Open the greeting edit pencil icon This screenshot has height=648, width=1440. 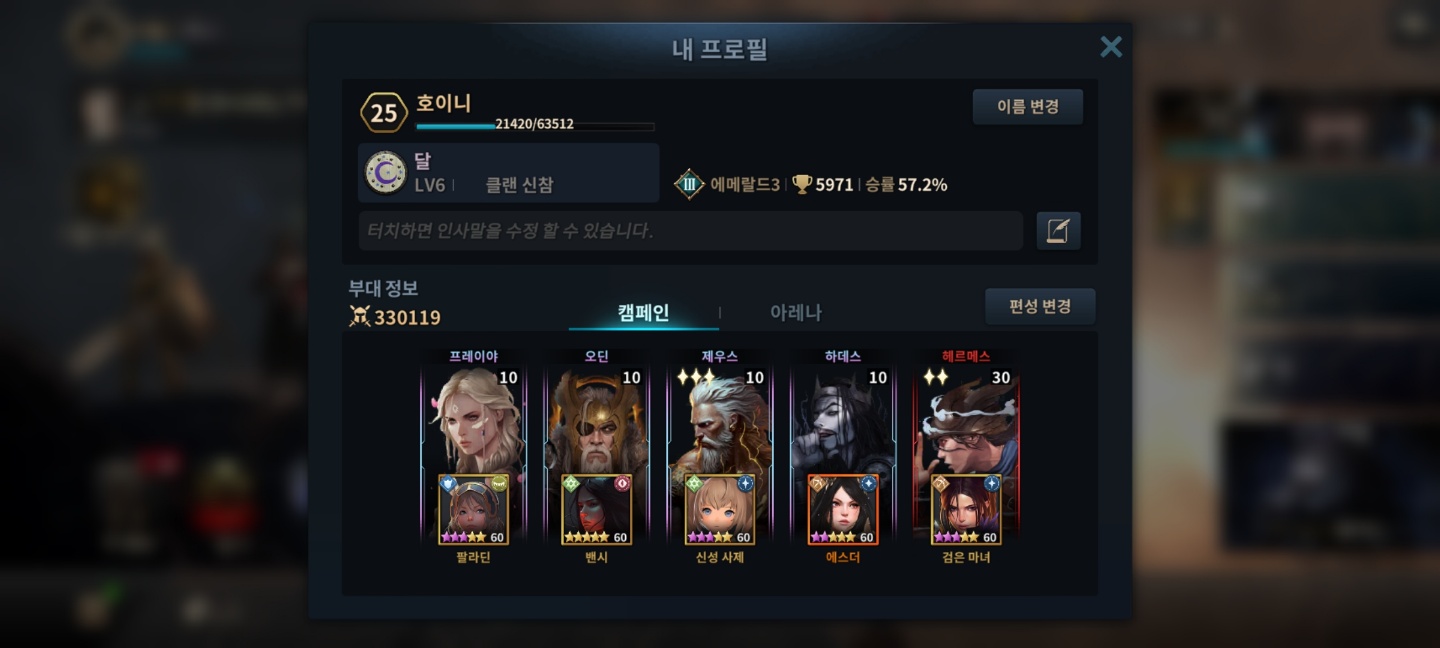click(1058, 231)
